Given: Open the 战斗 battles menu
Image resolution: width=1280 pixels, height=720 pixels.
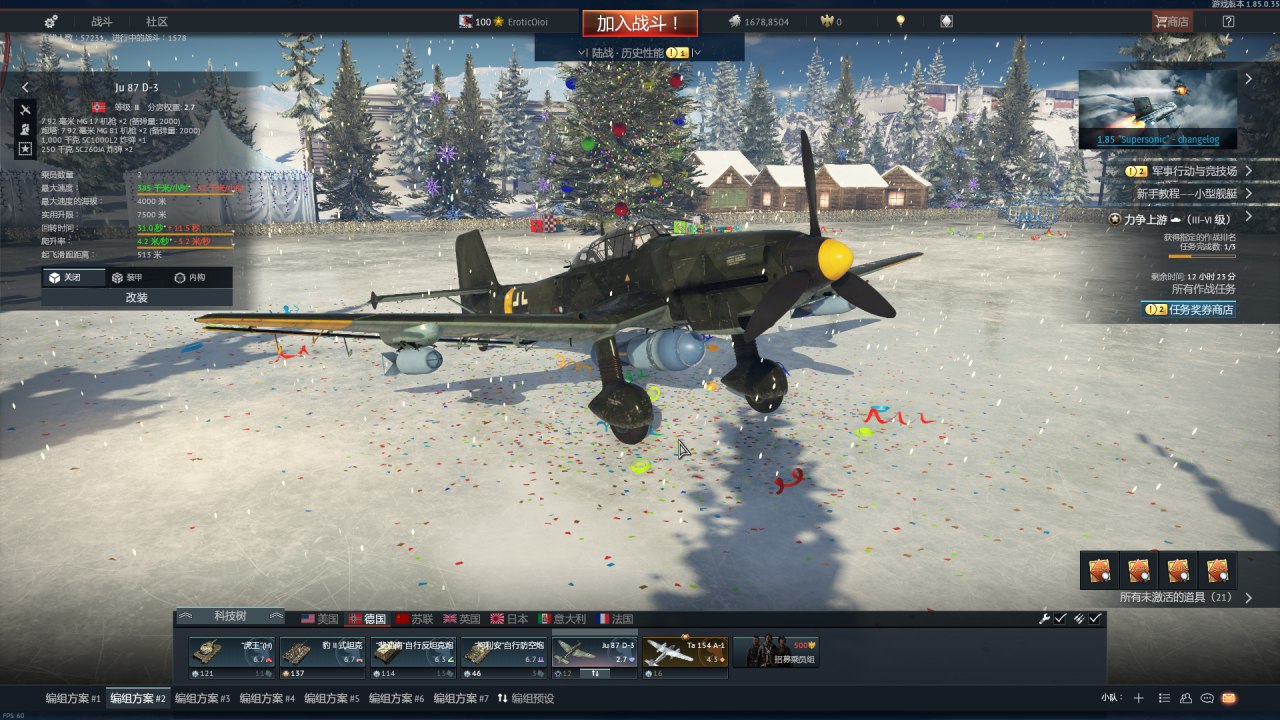Looking at the screenshot, I should tap(102, 21).
